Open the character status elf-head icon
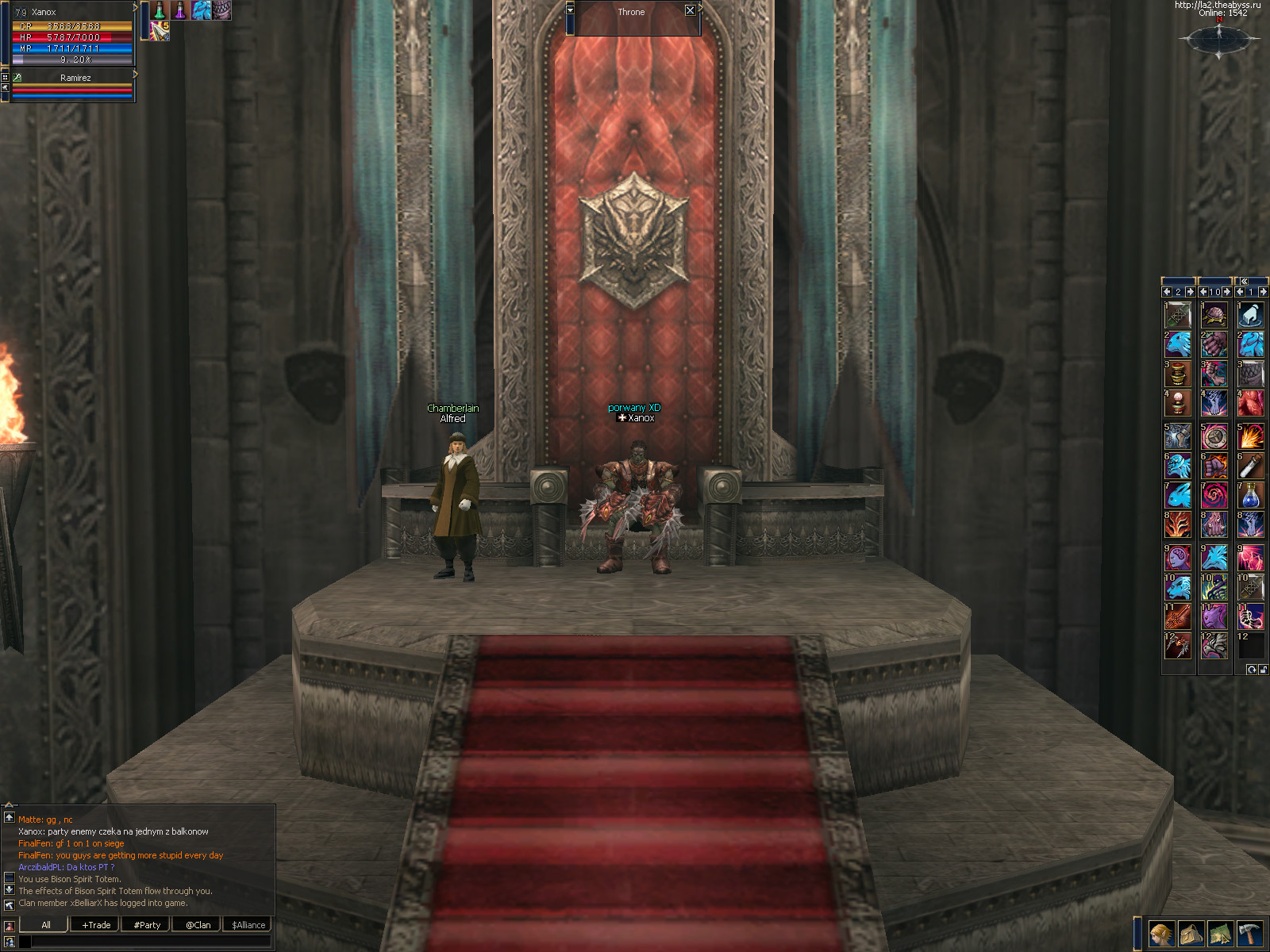 point(1161,934)
